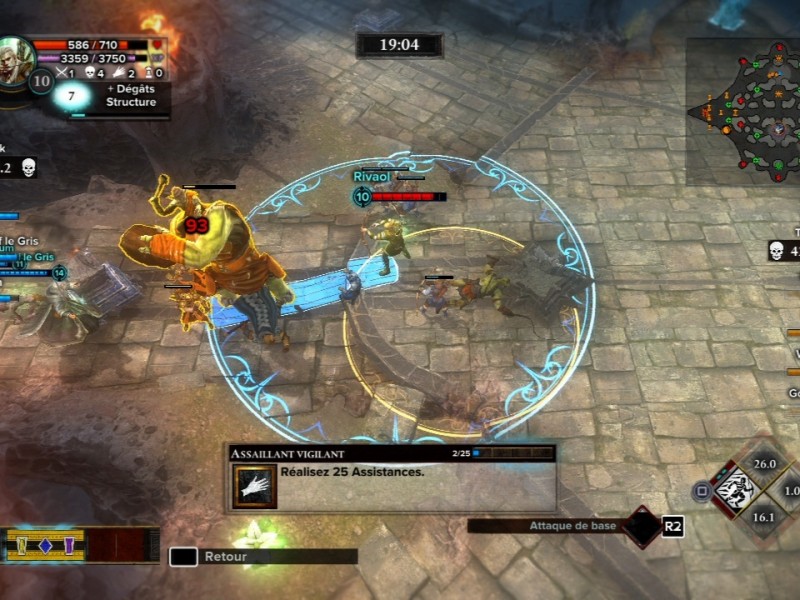Open the 'Assaillant vigilant' objective tracker
Screen dimensions: 800x600
pos(390,478)
